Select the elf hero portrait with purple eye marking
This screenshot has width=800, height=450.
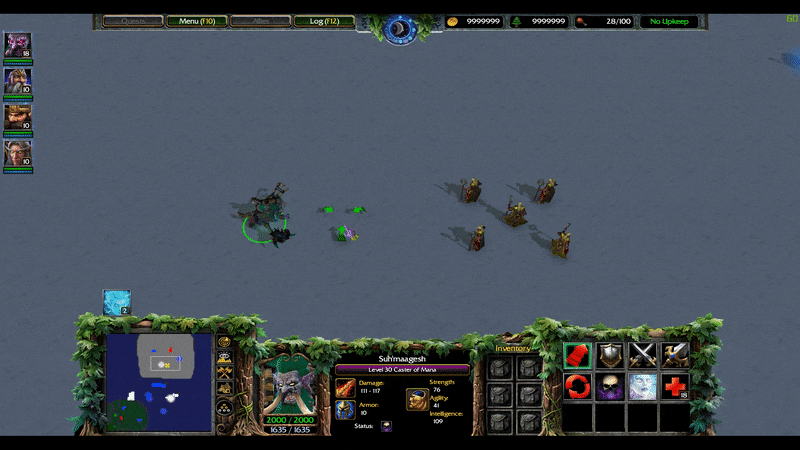tap(17, 153)
